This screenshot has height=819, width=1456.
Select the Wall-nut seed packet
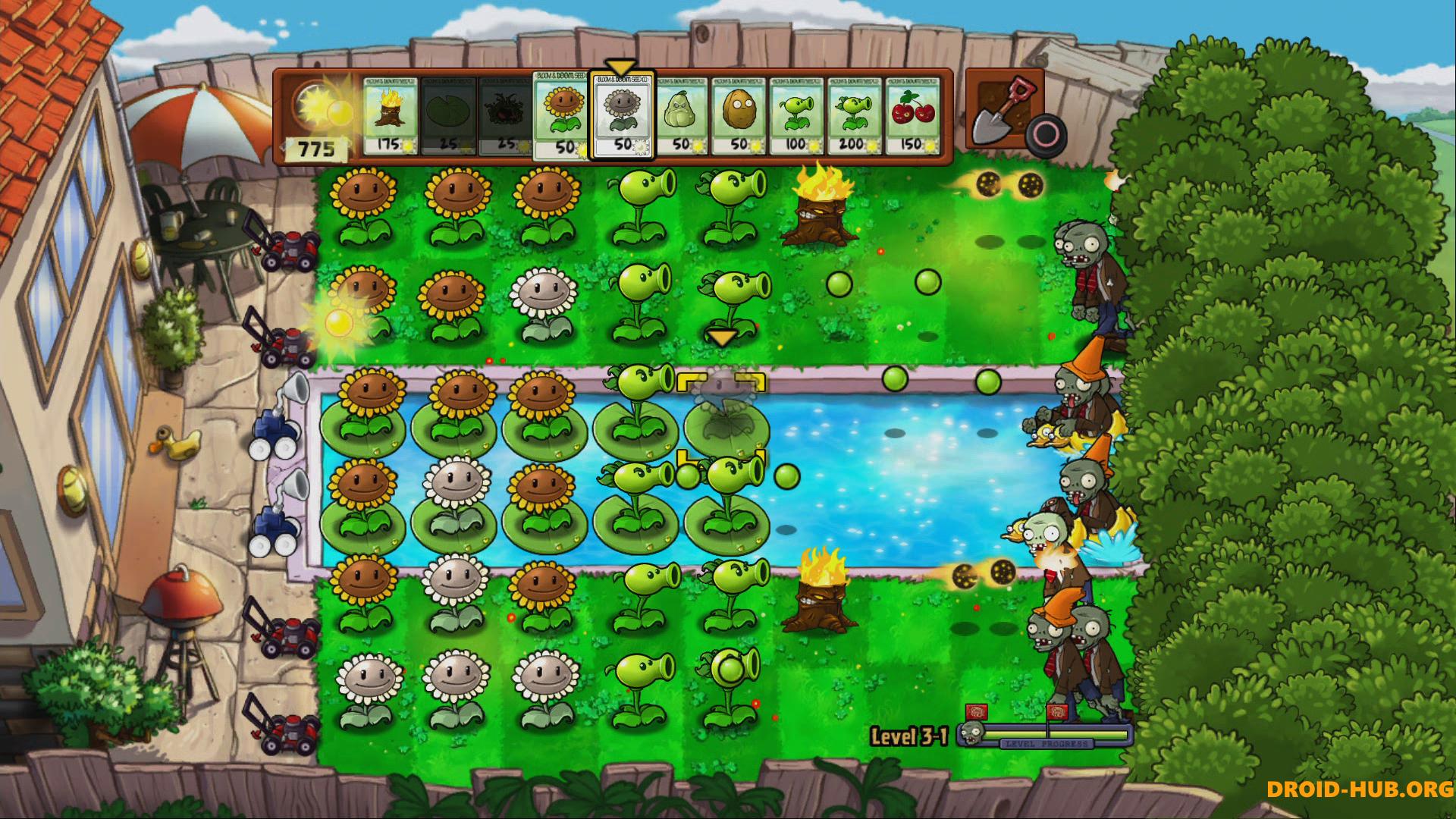pyautogui.click(x=738, y=115)
